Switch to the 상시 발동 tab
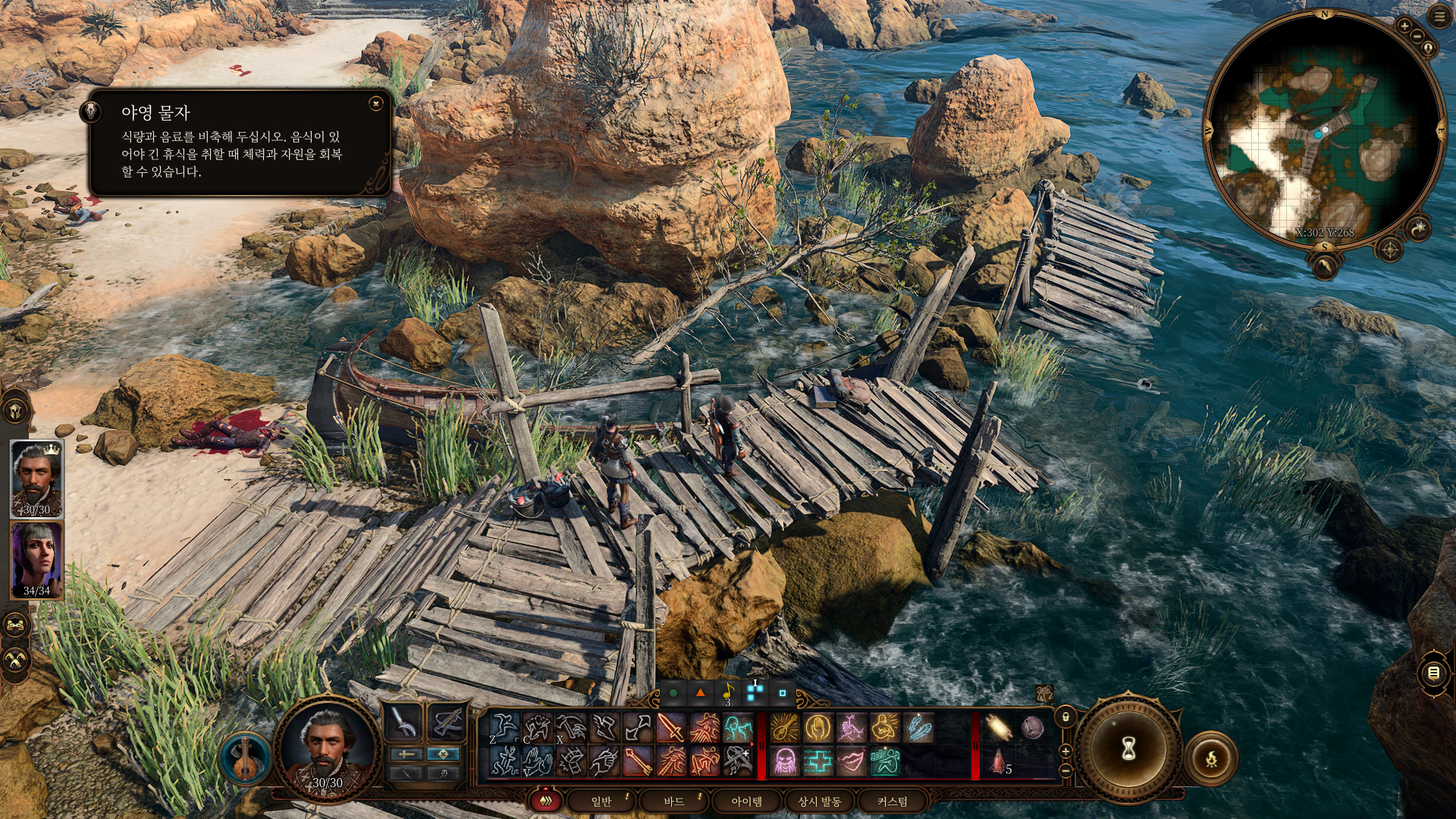 820,802
